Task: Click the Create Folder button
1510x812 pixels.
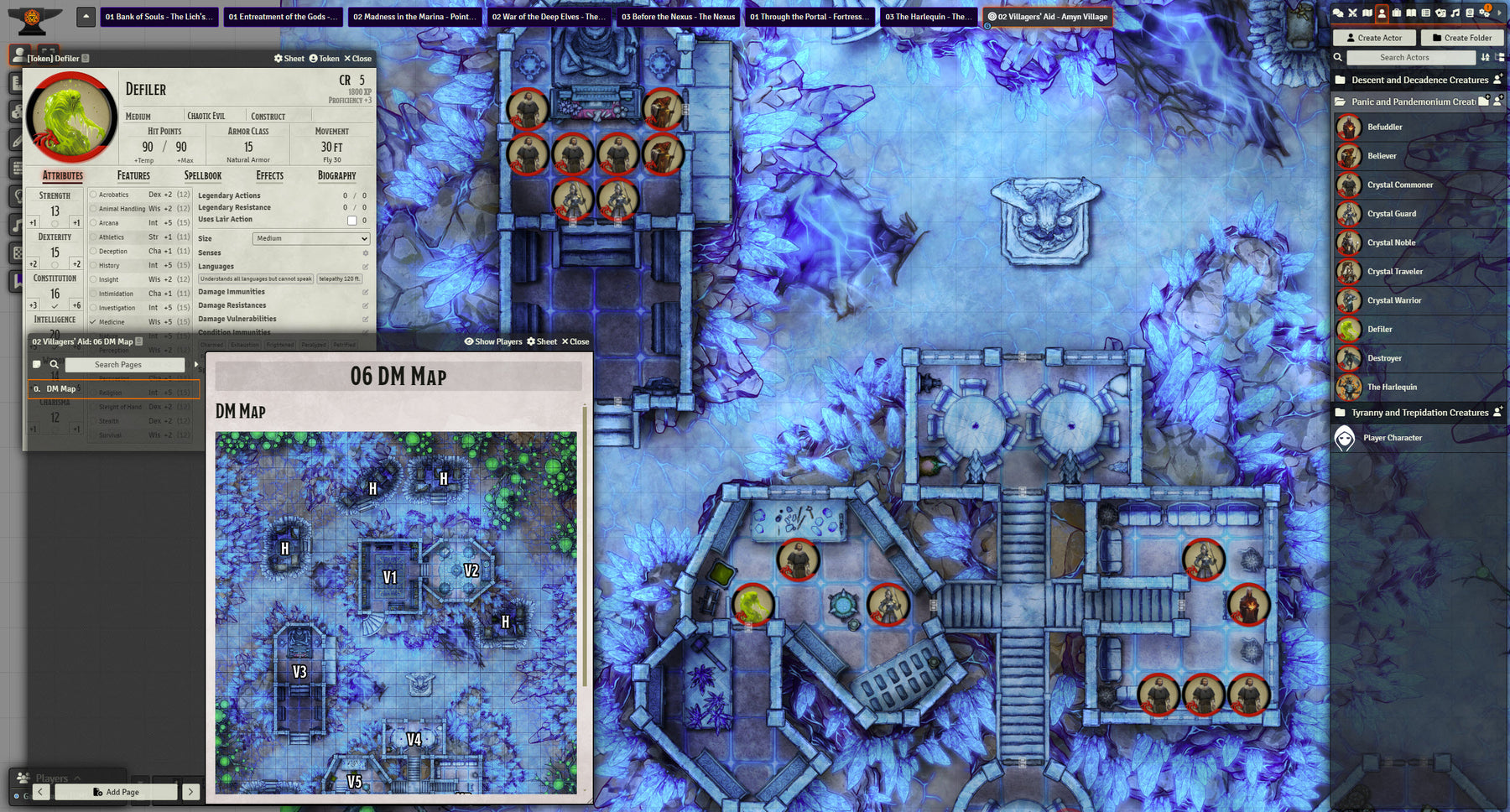Action: (1461, 38)
